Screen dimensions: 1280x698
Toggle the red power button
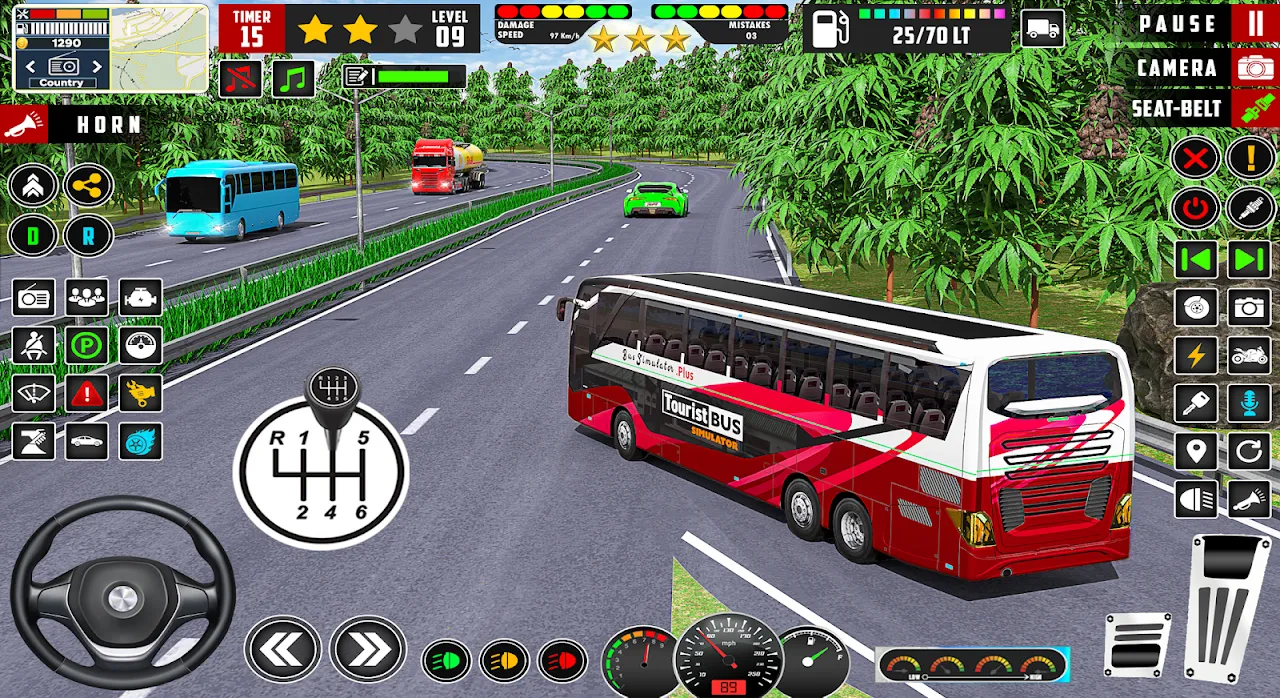[1195, 208]
